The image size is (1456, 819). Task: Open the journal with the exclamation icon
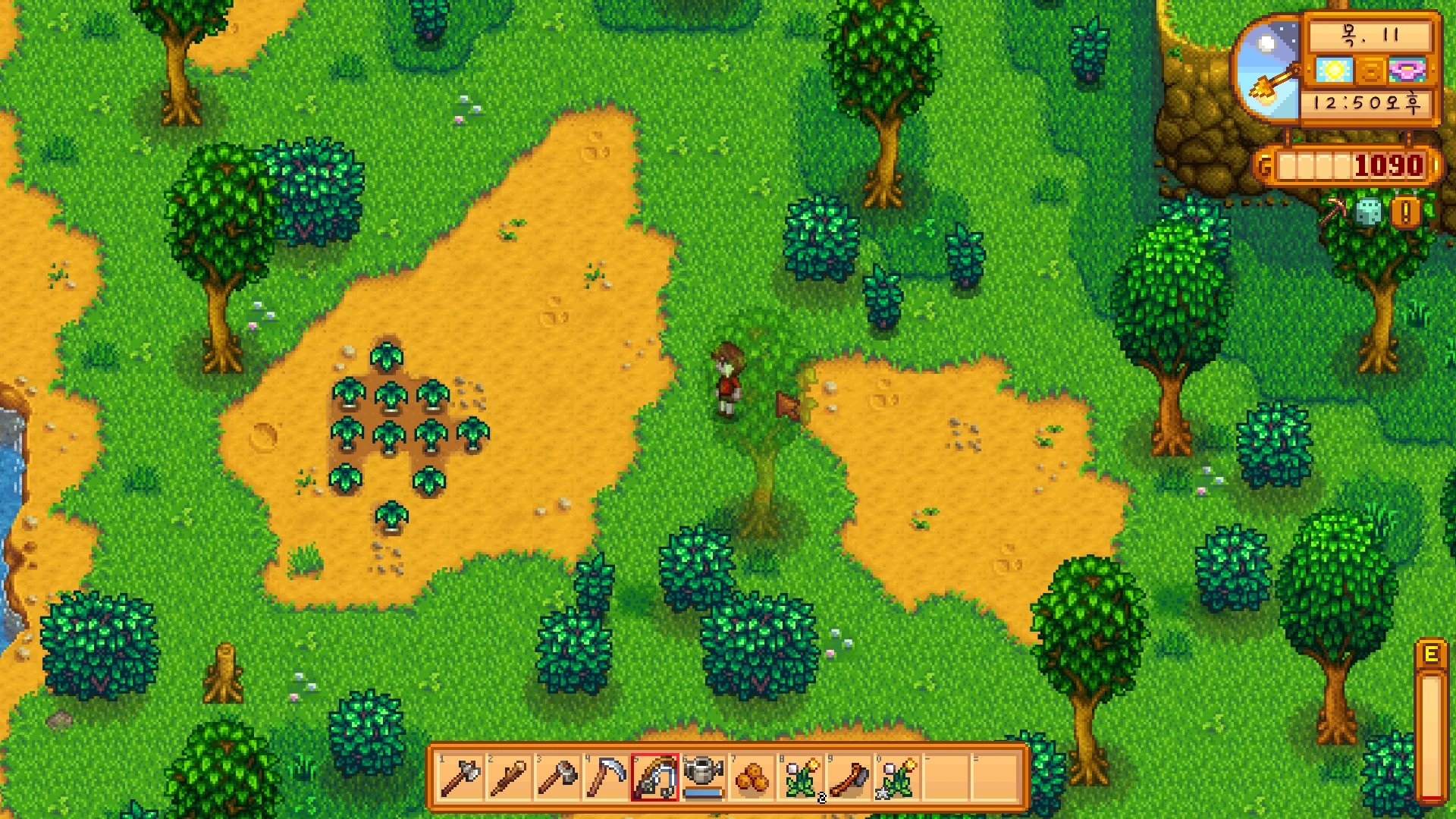click(1405, 212)
